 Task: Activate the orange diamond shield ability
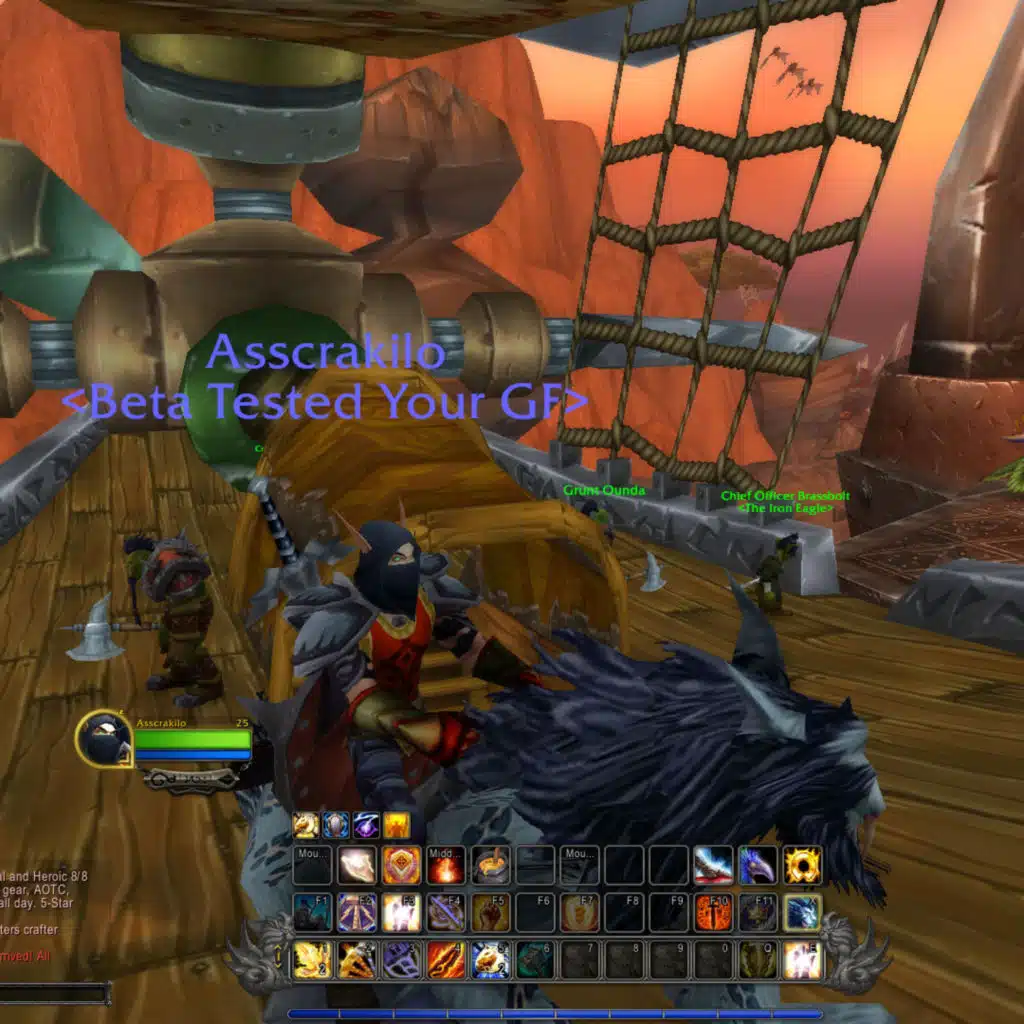401,865
